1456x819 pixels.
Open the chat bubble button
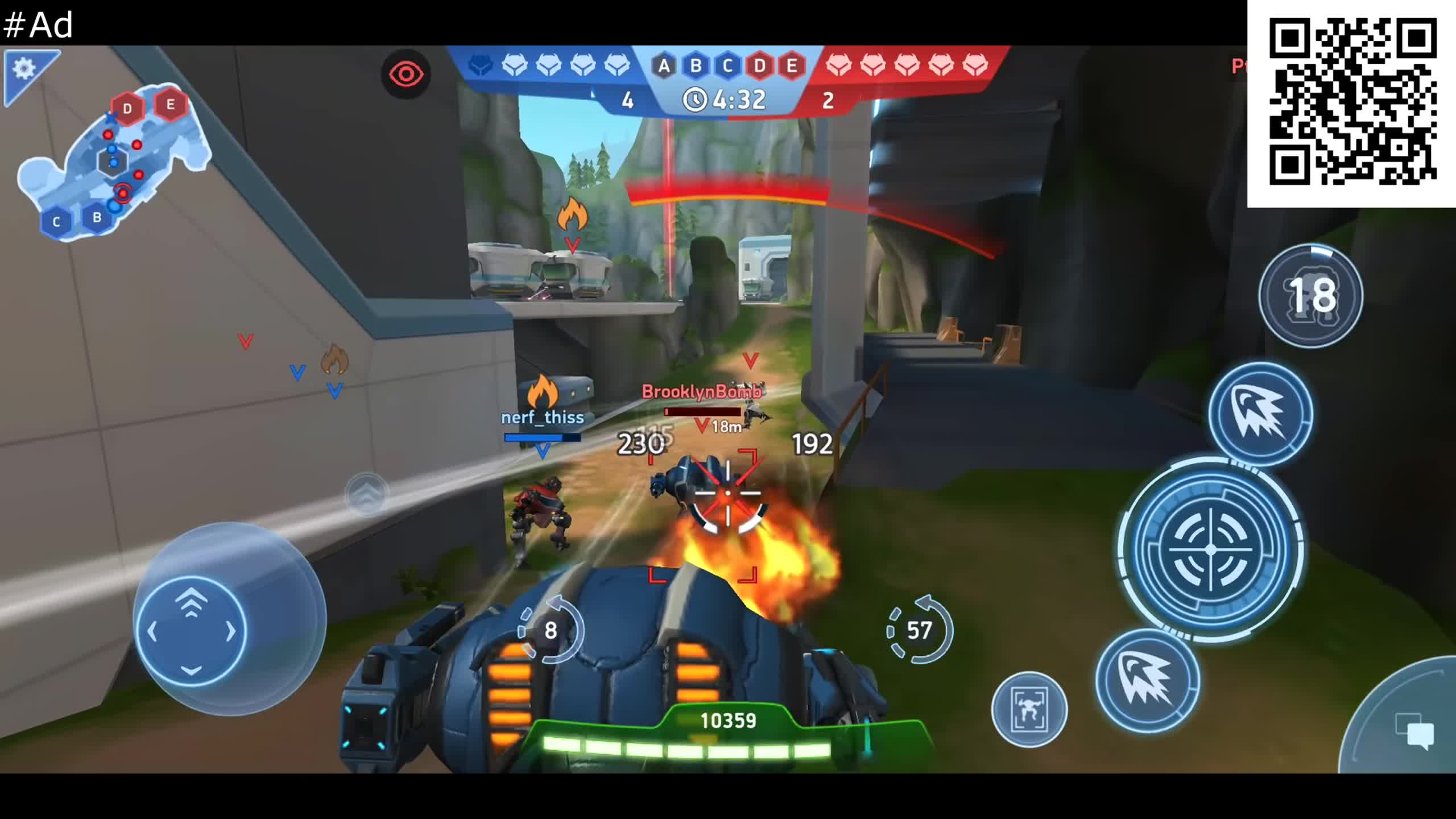pyautogui.click(x=1415, y=733)
